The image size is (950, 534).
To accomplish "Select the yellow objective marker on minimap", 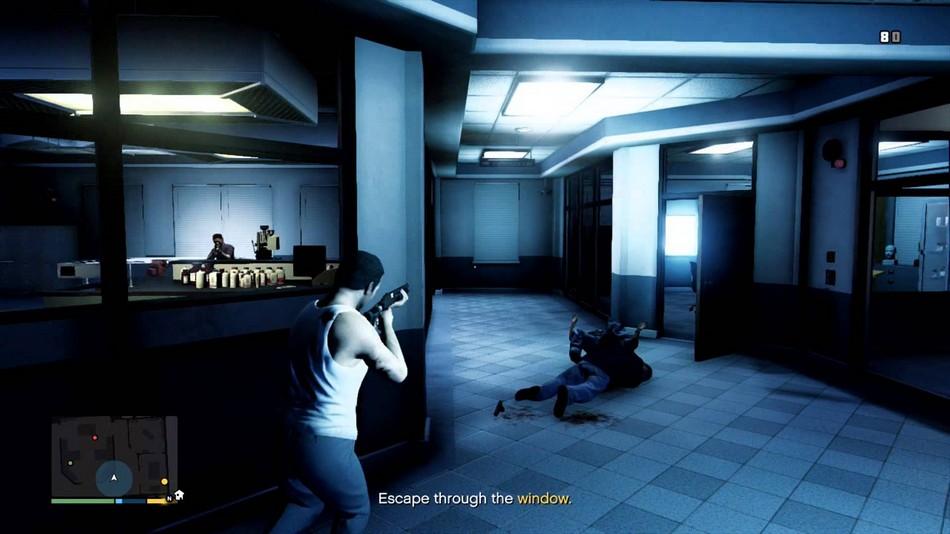I will pos(165,482).
